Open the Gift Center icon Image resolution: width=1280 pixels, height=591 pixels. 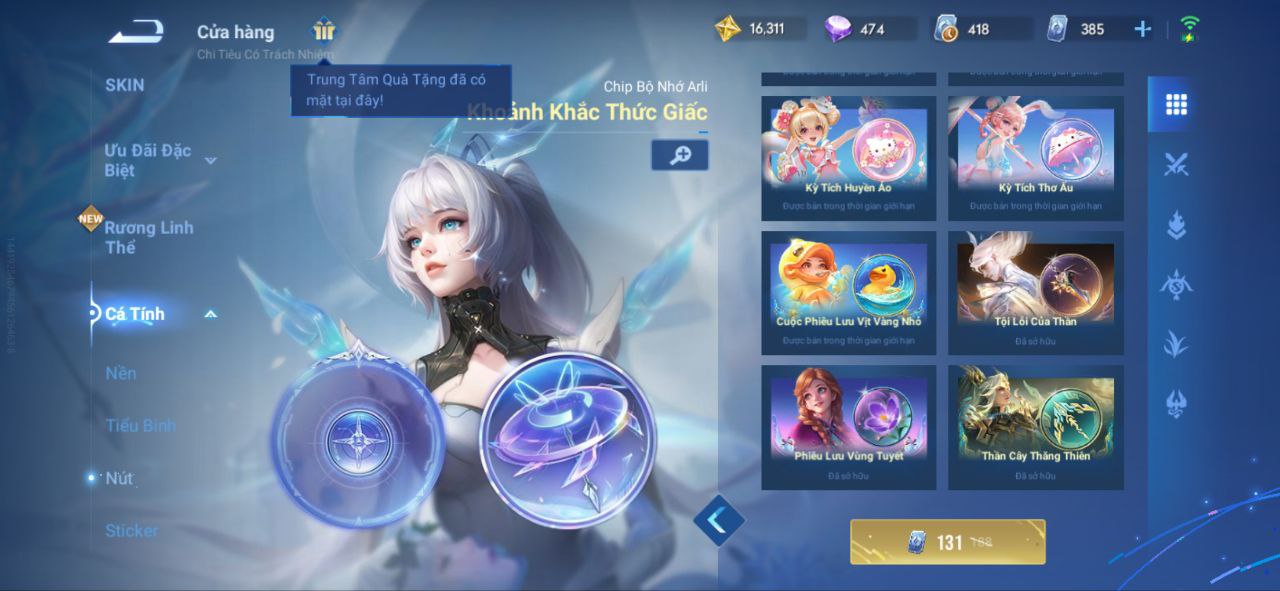[x=324, y=29]
